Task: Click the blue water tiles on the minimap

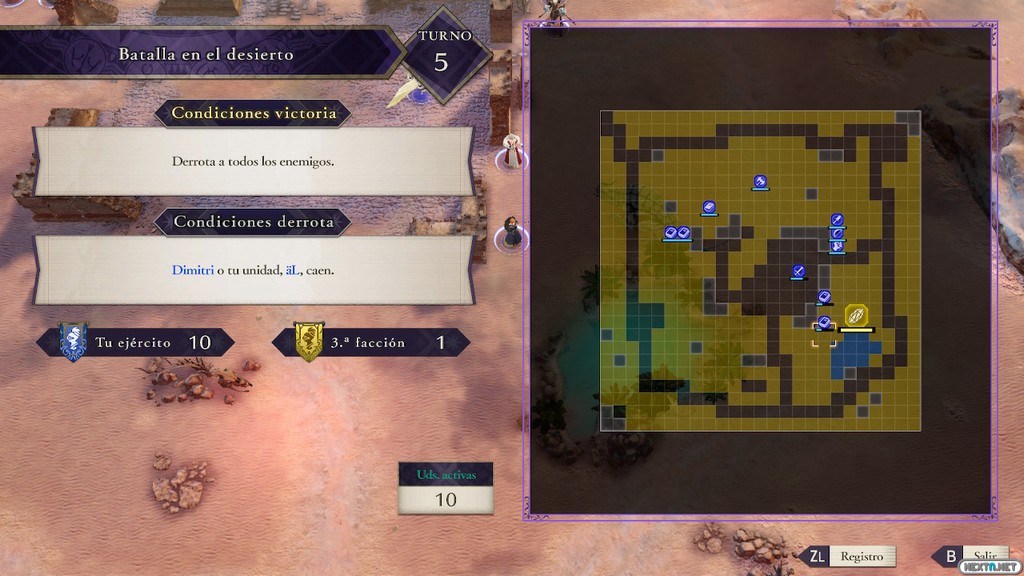Action: [855, 355]
